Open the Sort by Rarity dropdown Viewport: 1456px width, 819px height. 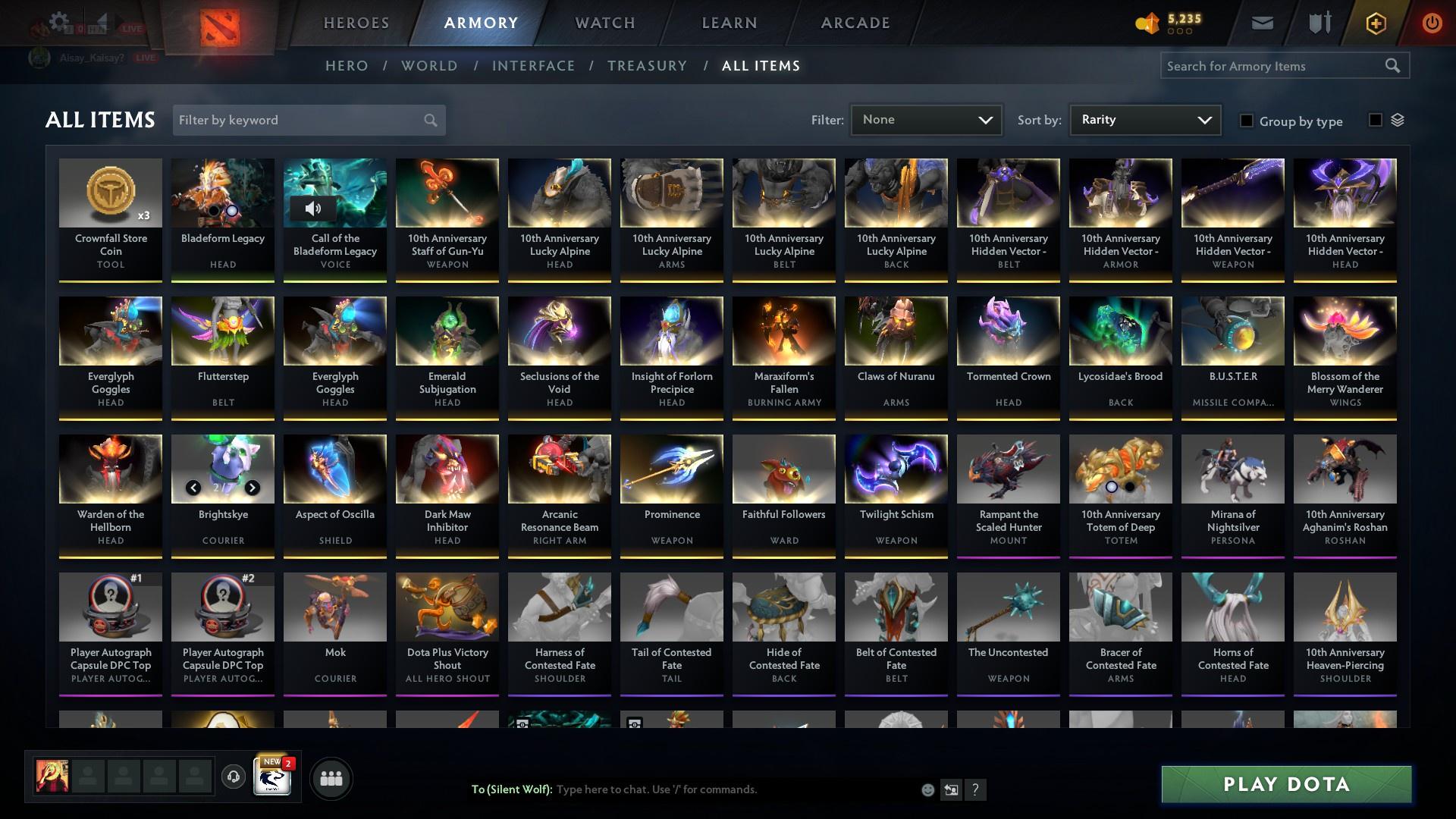[1144, 119]
